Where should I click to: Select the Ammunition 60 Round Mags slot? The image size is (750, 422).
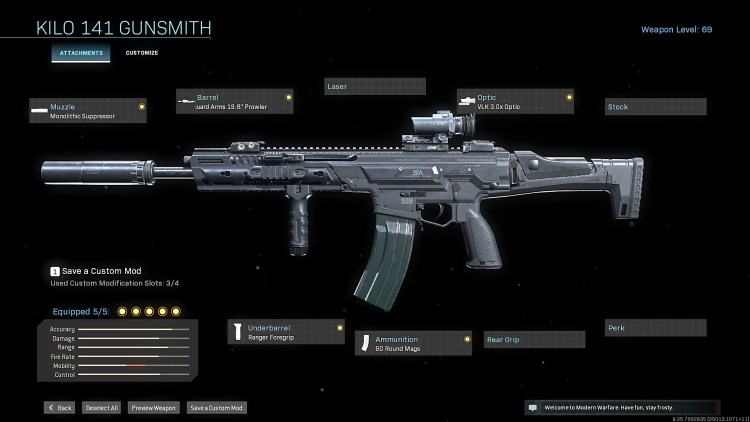point(414,344)
